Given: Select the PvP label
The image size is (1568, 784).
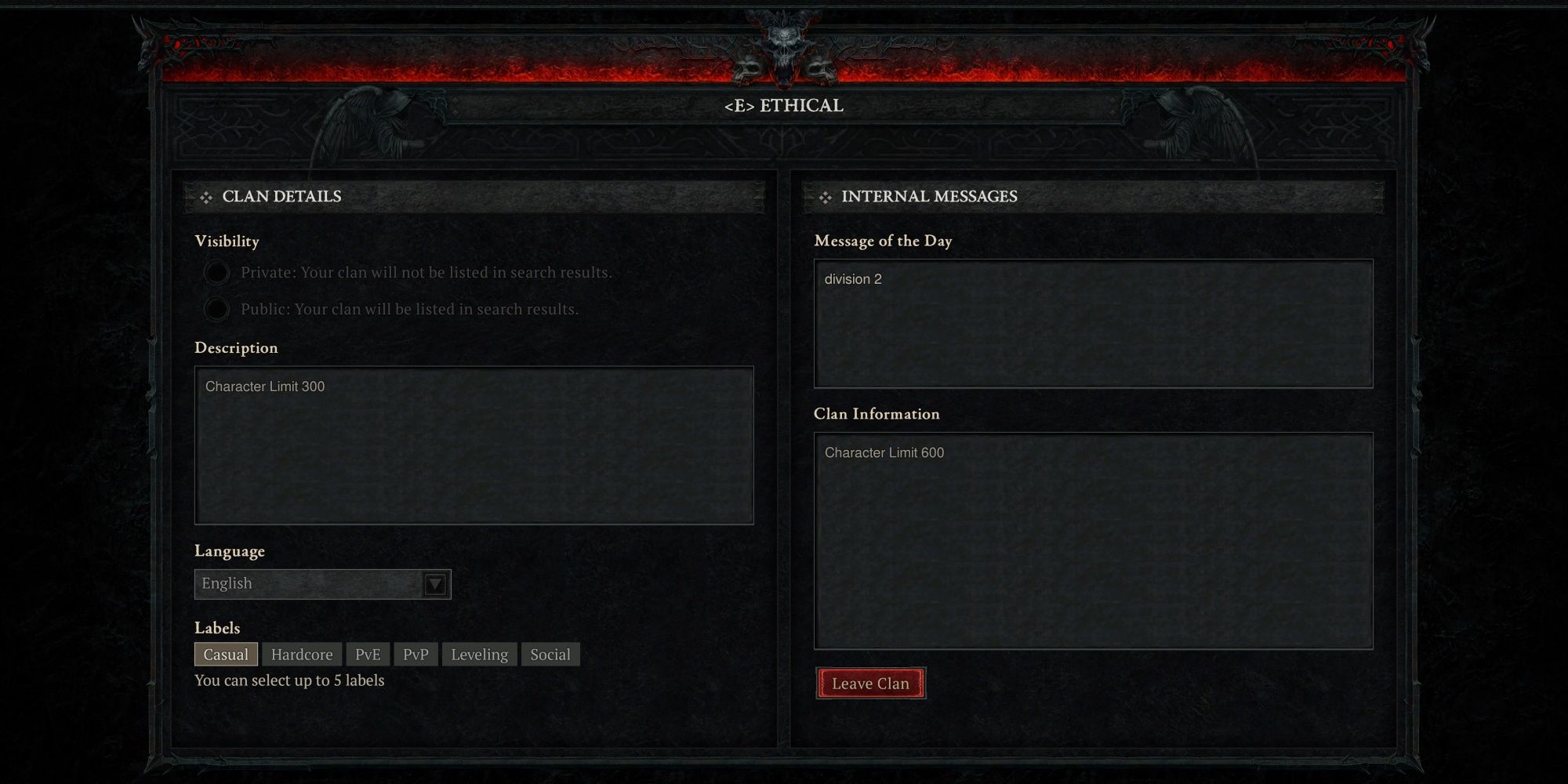Looking at the screenshot, I should [x=416, y=654].
